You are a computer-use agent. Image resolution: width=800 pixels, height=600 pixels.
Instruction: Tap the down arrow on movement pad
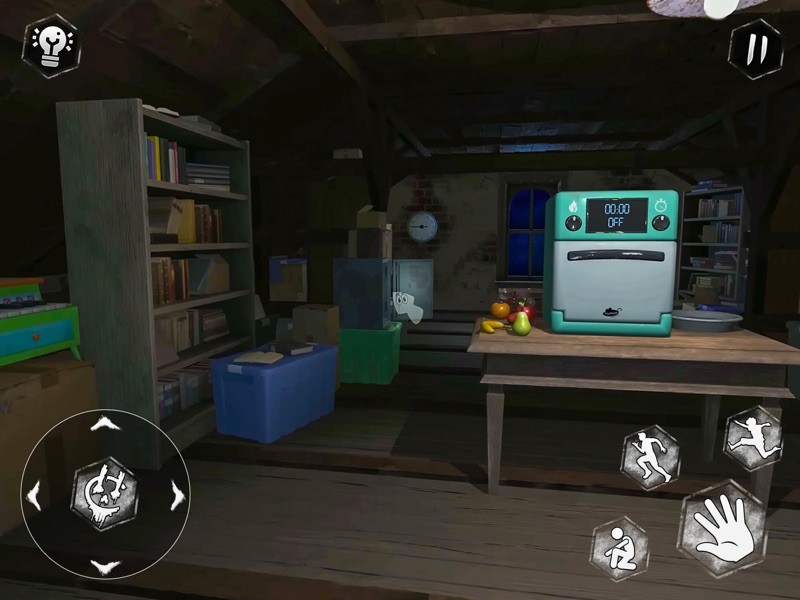tap(104, 566)
